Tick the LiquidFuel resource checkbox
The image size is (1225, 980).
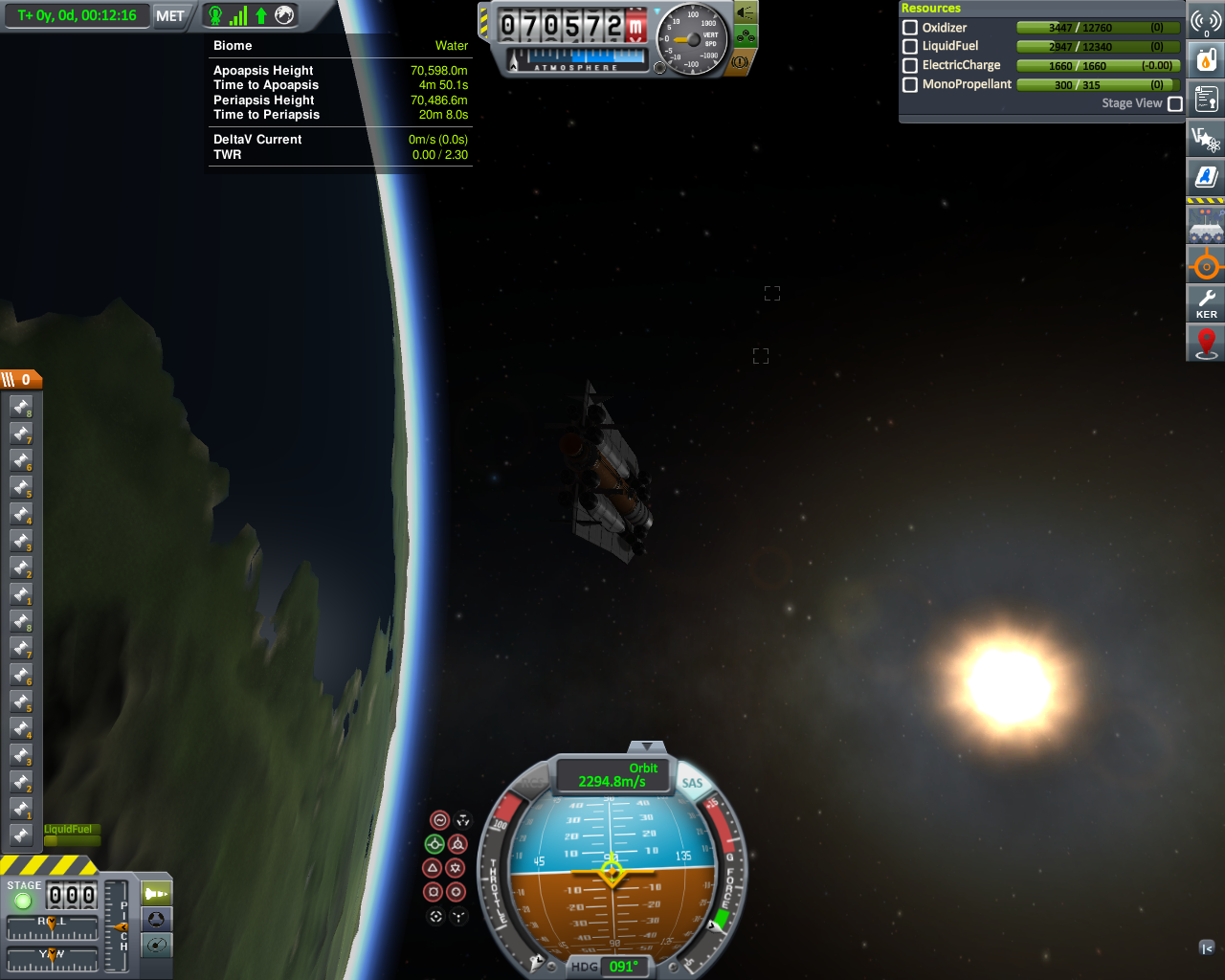pos(910,46)
